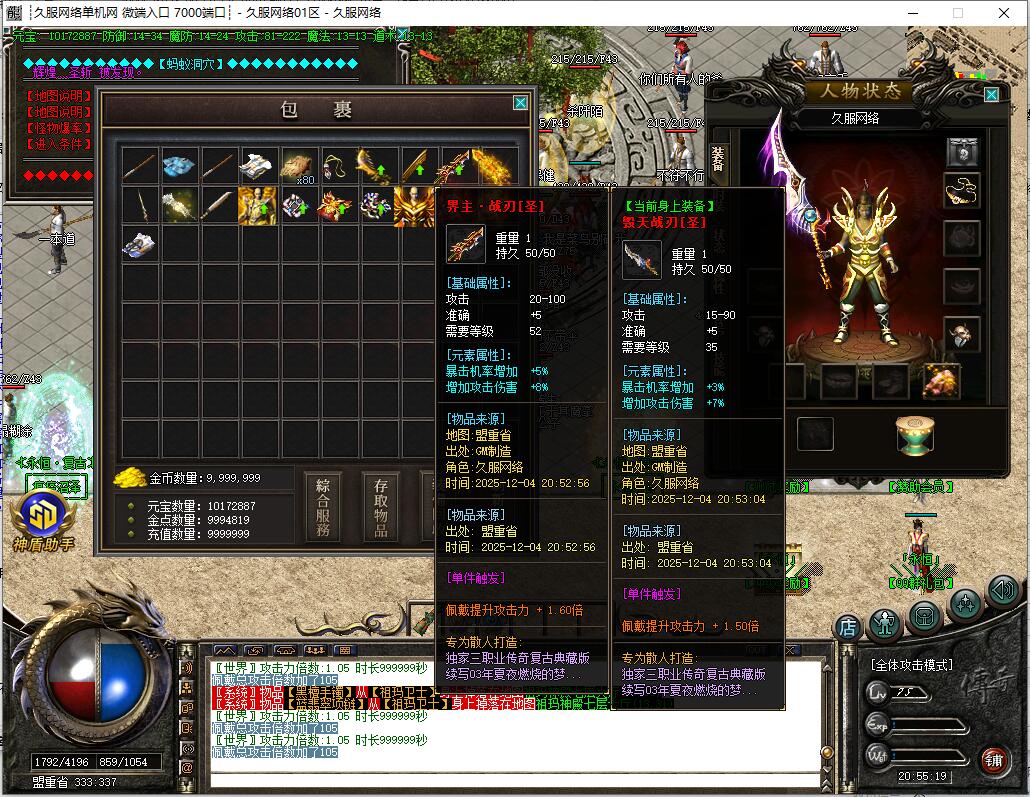Open the 店 shop button
Screen dimensions: 1030x797
click(847, 627)
